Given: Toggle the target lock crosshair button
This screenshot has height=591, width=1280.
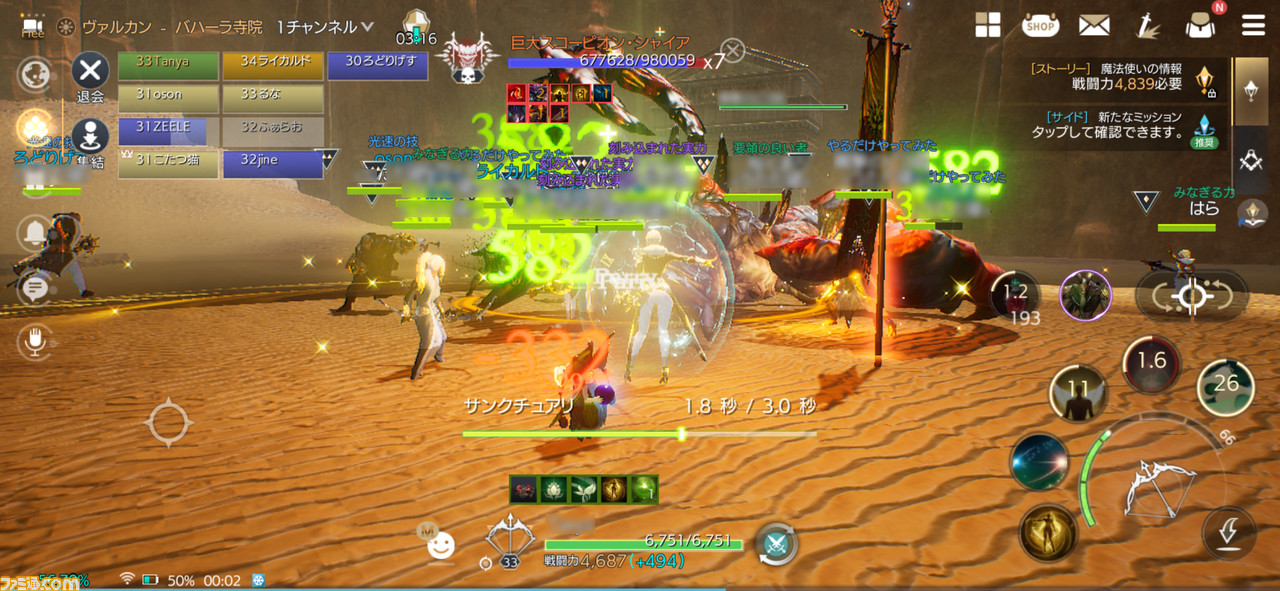Looking at the screenshot, I should [1191, 295].
